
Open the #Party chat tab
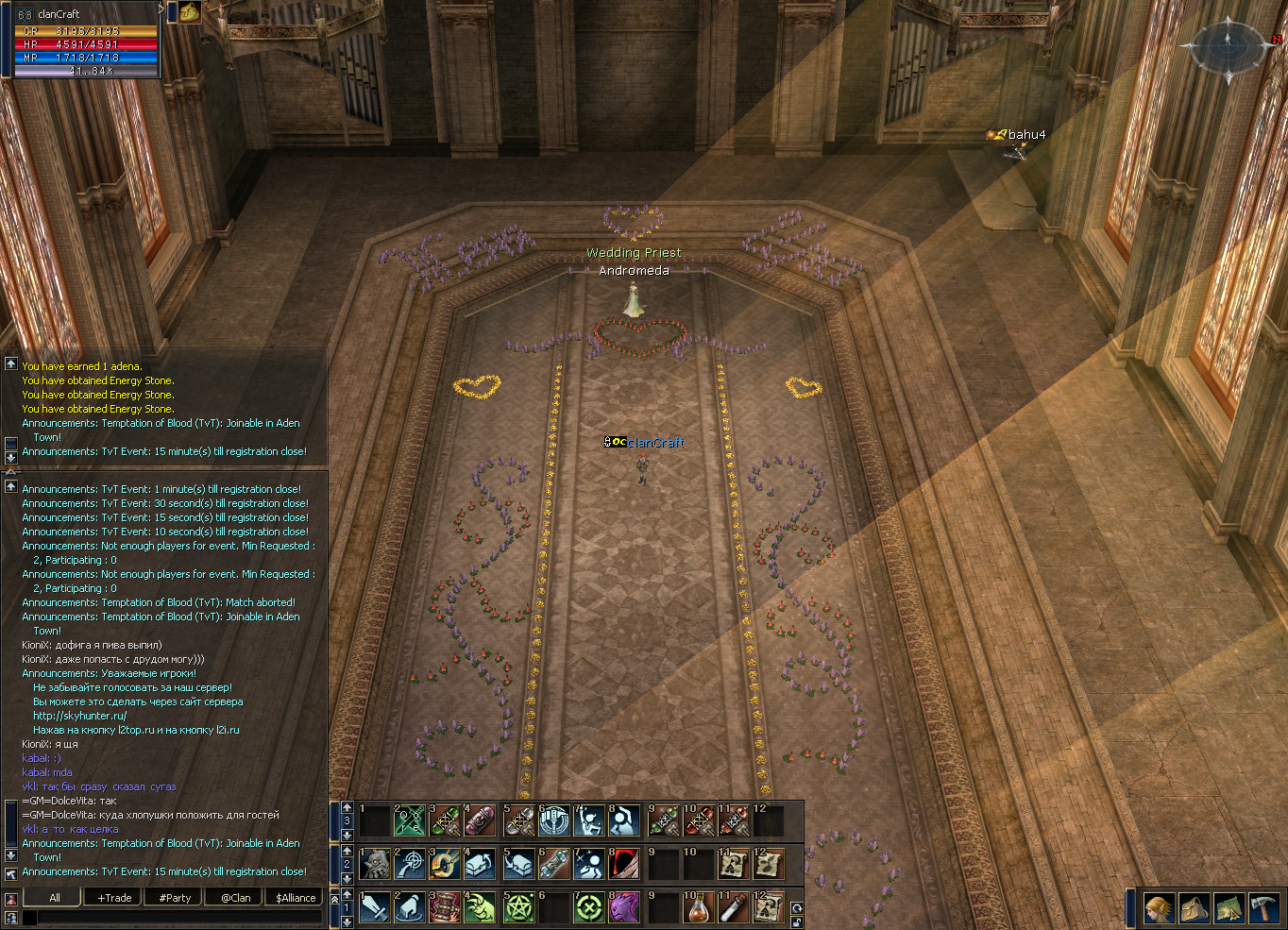(175, 898)
